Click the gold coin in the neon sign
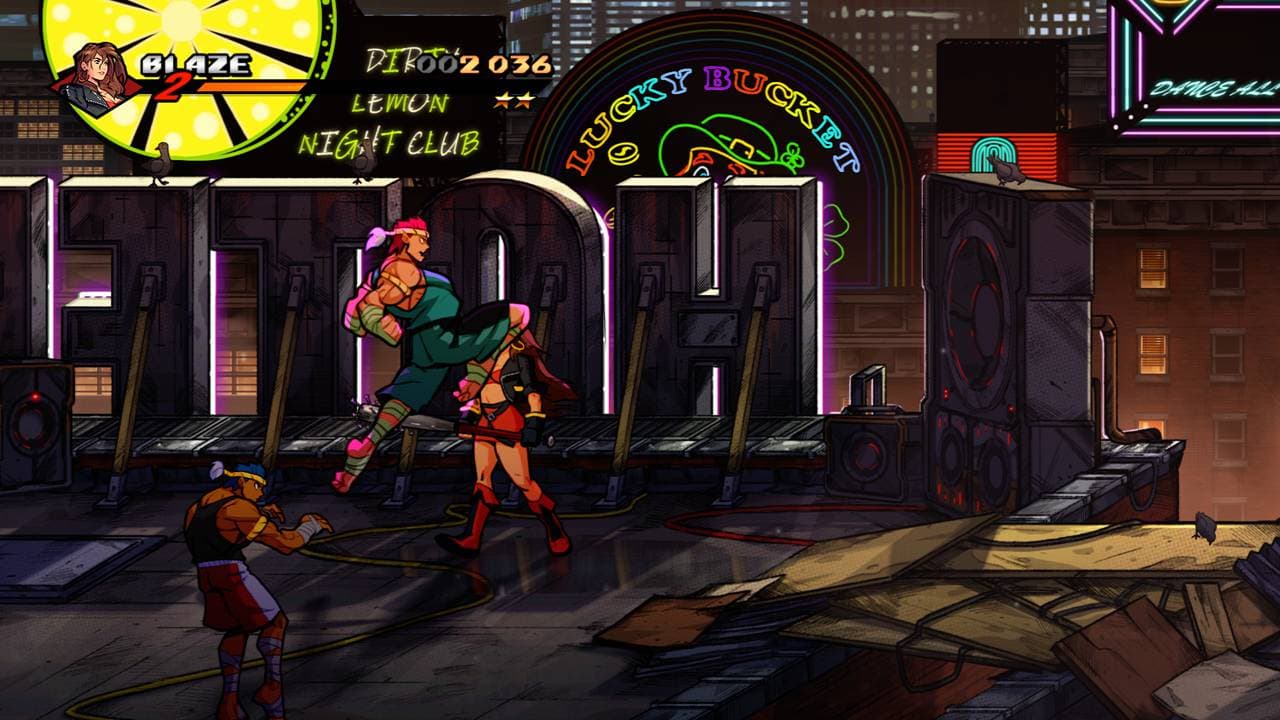Image resolution: width=1280 pixels, height=720 pixels. click(x=622, y=152)
